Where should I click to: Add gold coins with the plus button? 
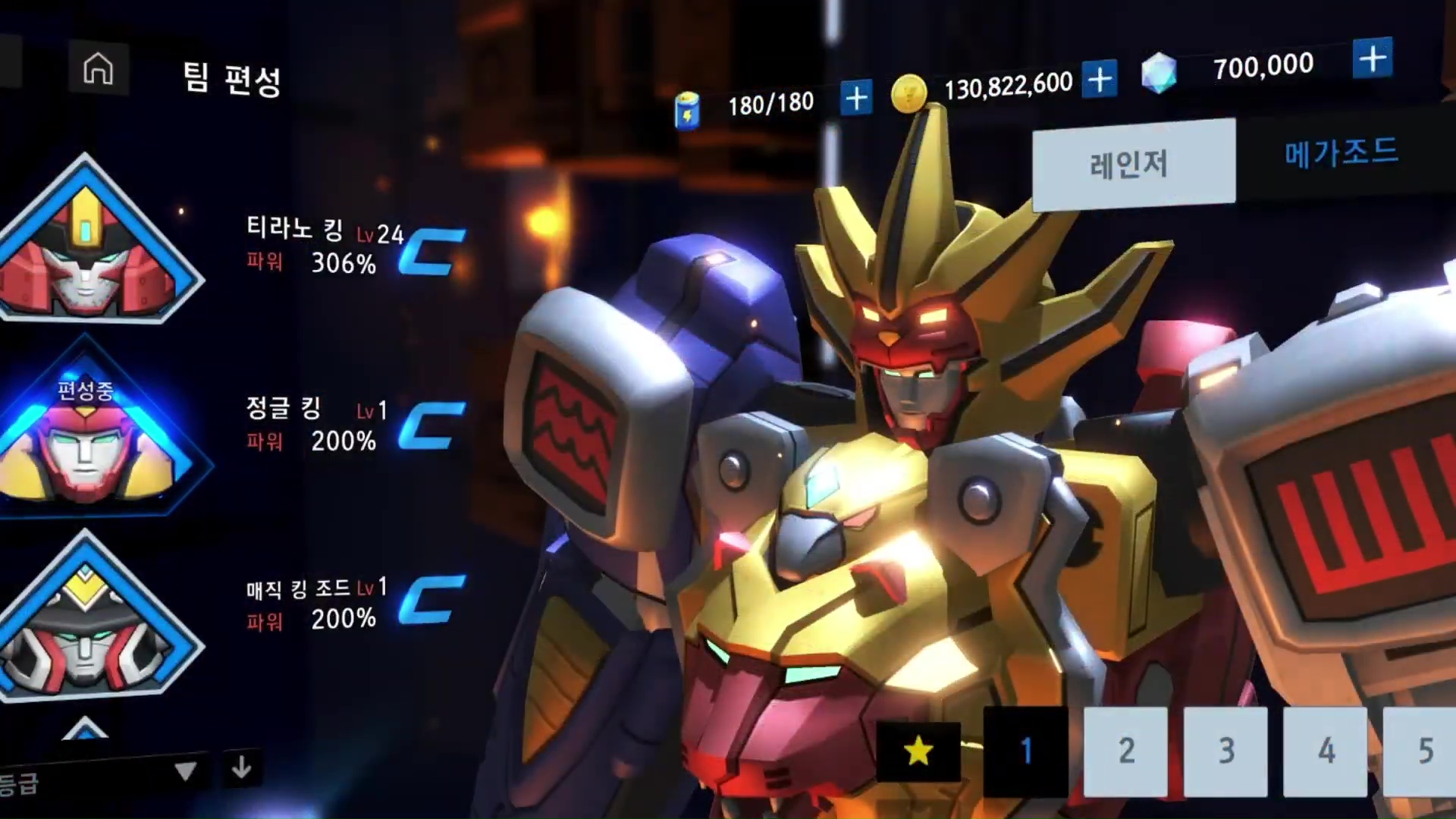point(1100,79)
